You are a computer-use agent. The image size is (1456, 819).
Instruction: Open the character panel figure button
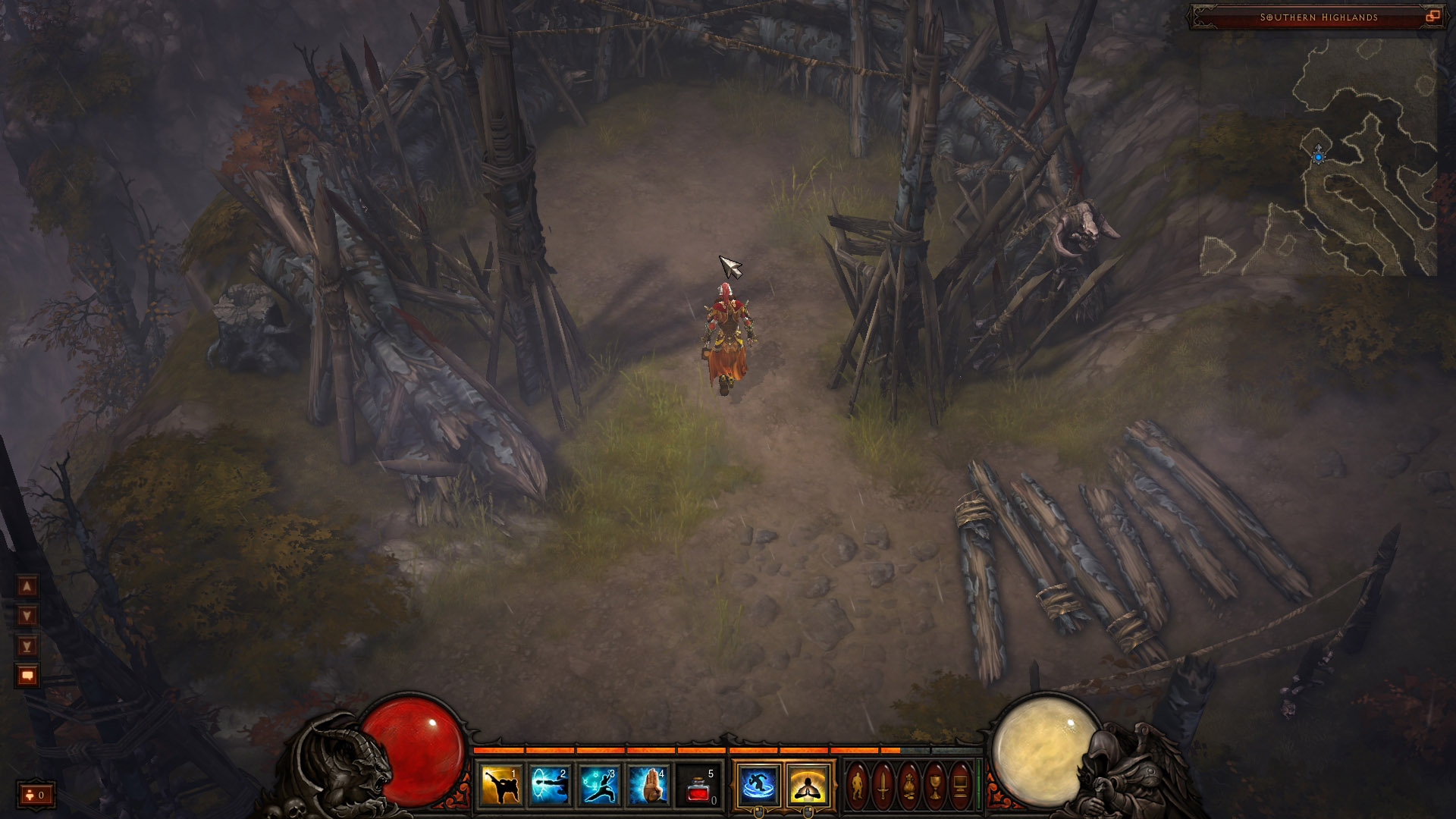click(x=857, y=786)
